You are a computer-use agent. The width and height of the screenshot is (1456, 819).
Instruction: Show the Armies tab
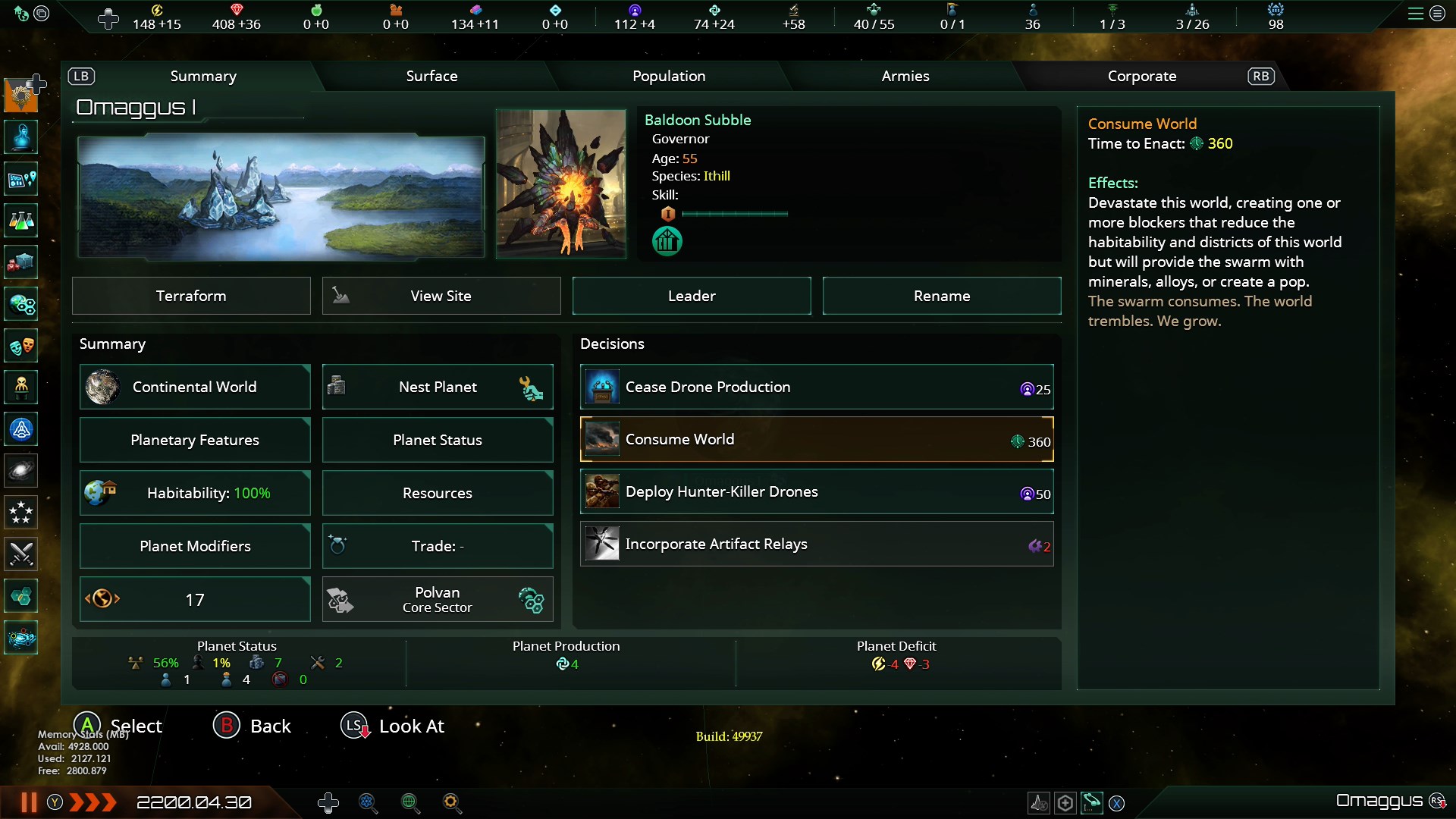click(x=905, y=76)
